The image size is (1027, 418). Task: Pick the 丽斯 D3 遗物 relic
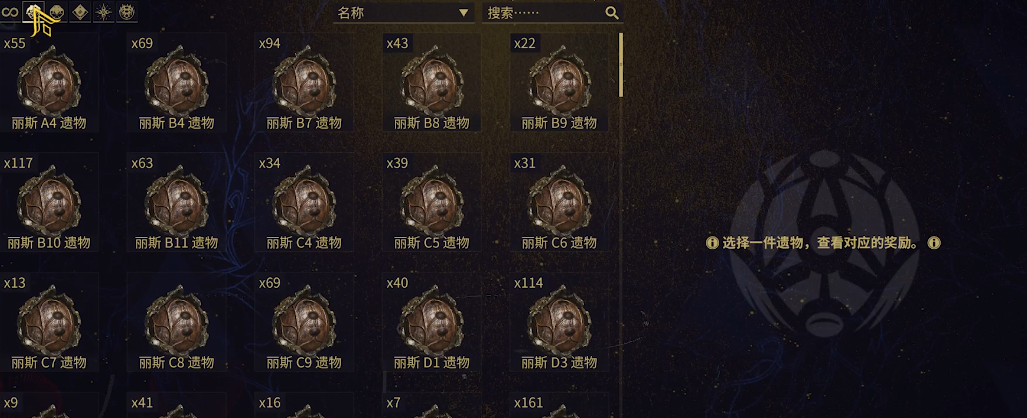559,323
